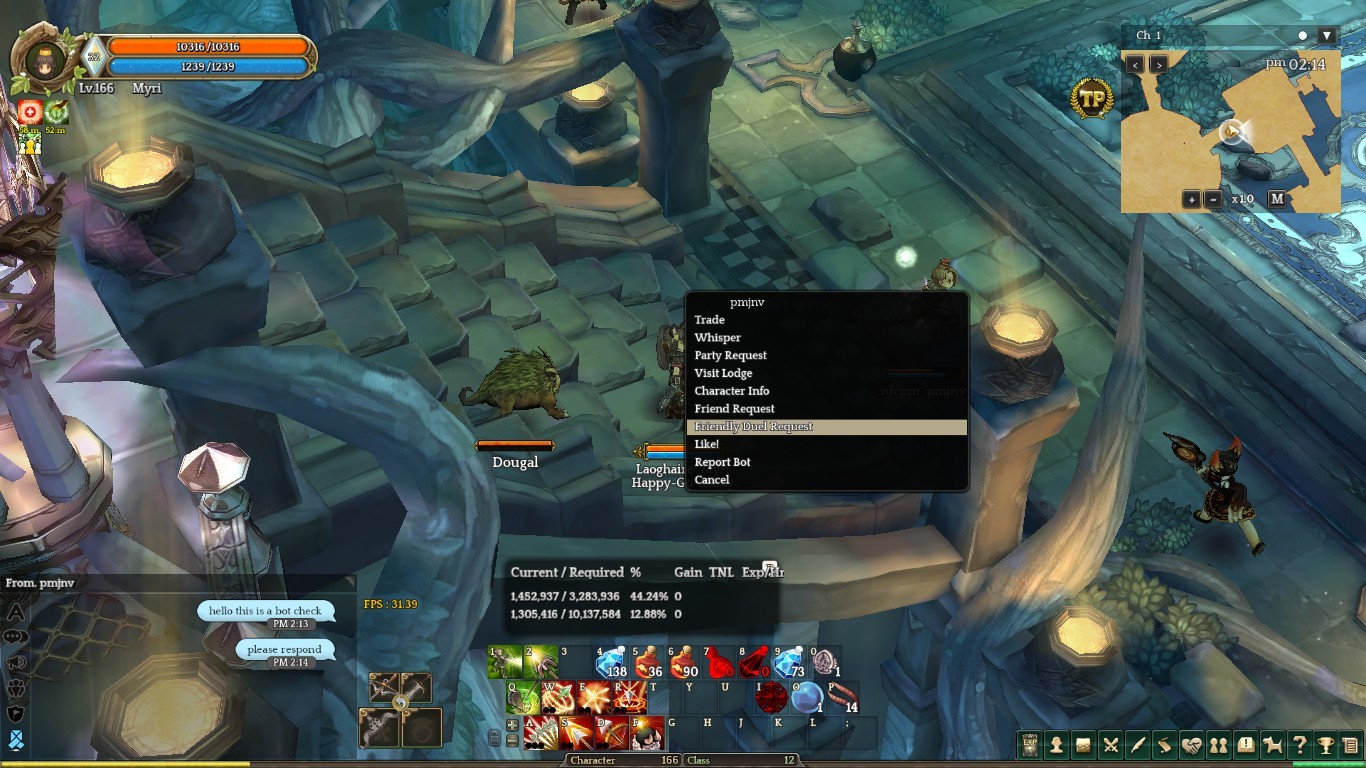
Task: Send a Party Request to pmjnv
Action: pos(731,356)
